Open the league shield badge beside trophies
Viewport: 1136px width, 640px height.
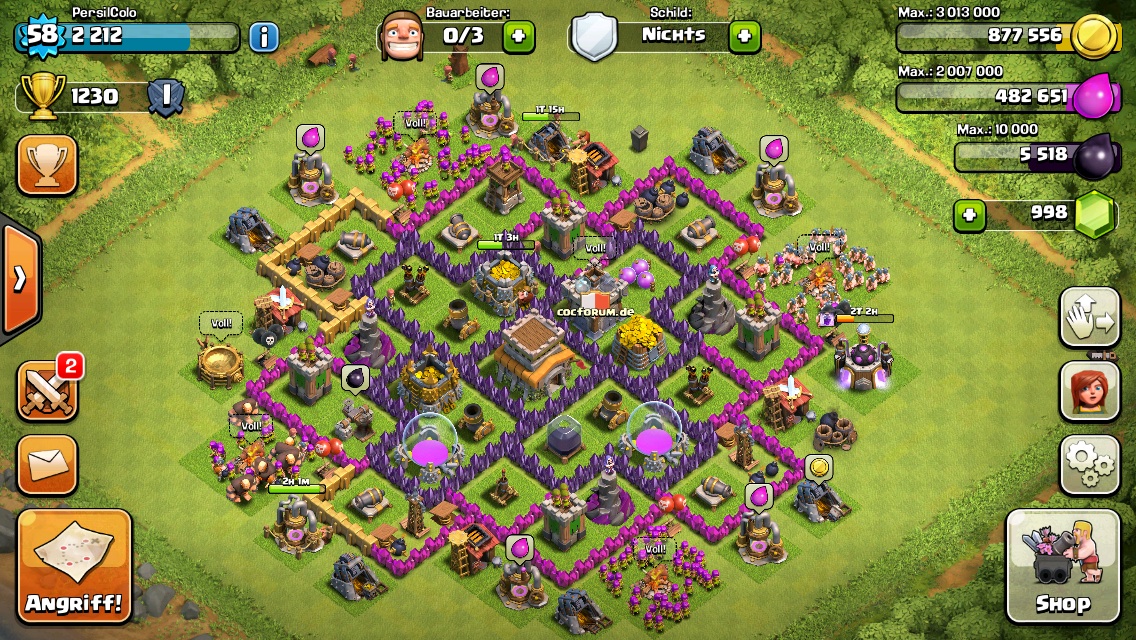pos(164,97)
